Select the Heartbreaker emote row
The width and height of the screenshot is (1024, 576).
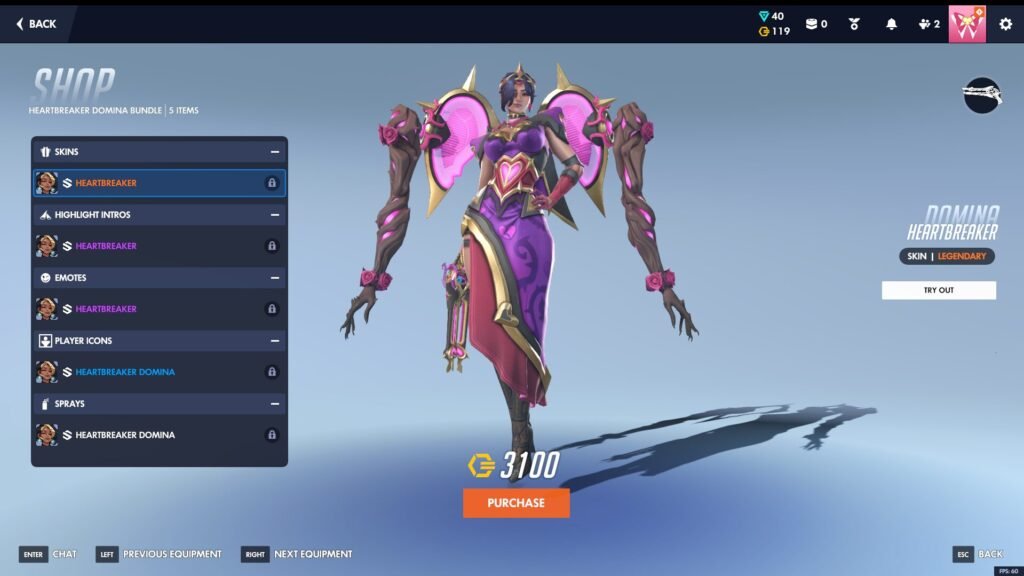click(x=159, y=309)
